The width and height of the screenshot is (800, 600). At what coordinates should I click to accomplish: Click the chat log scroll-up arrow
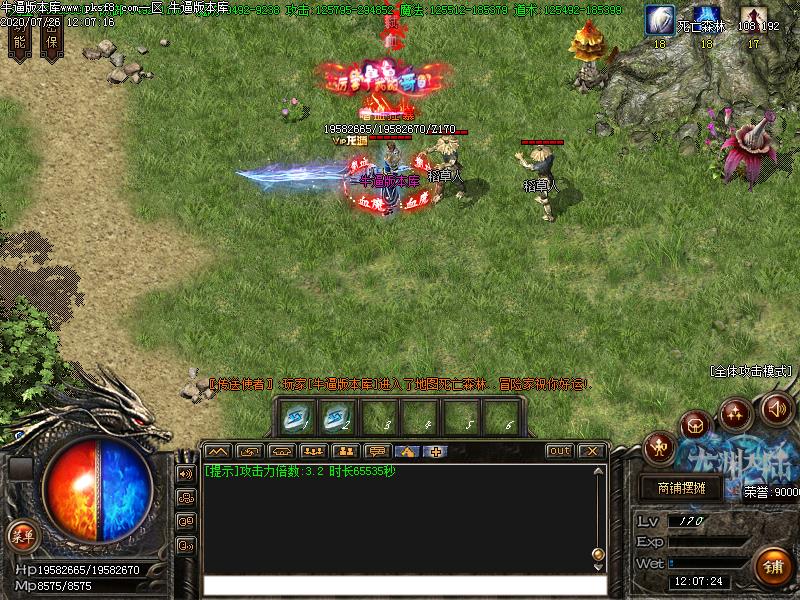(599, 472)
